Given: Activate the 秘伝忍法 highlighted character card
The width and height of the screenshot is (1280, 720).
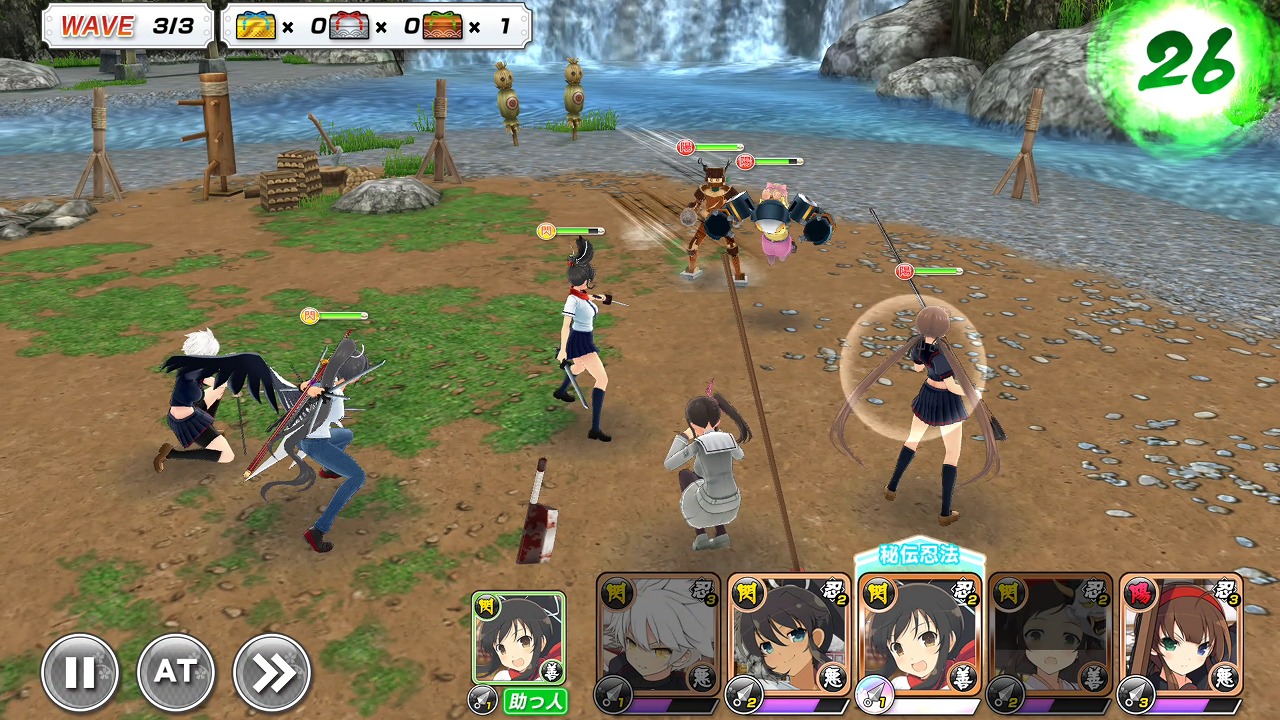Looking at the screenshot, I should point(920,636).
